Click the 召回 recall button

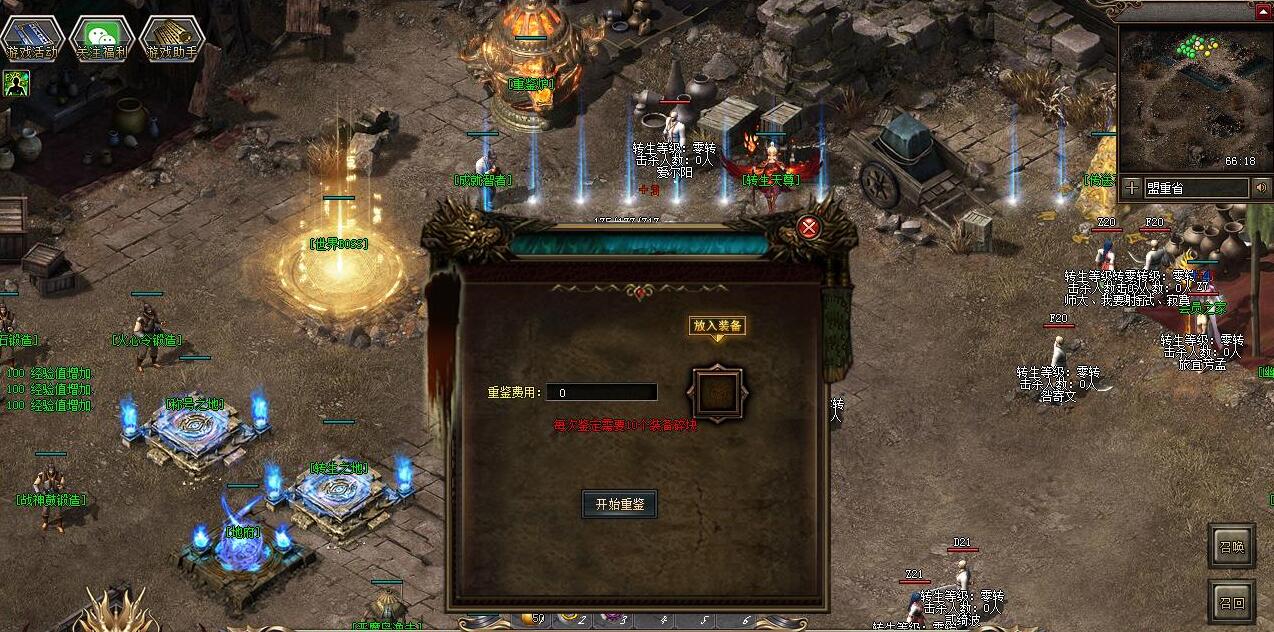coord(1231,602)
